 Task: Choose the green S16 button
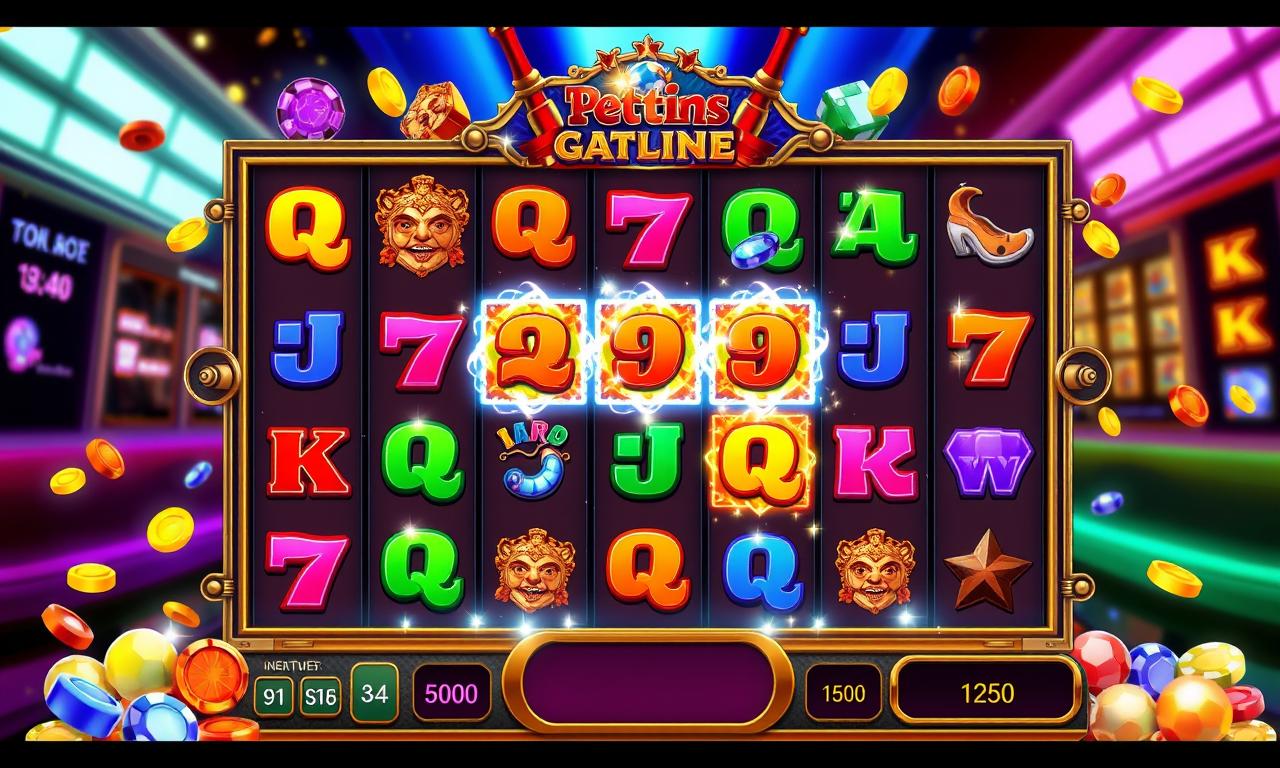tap(320, 695)
